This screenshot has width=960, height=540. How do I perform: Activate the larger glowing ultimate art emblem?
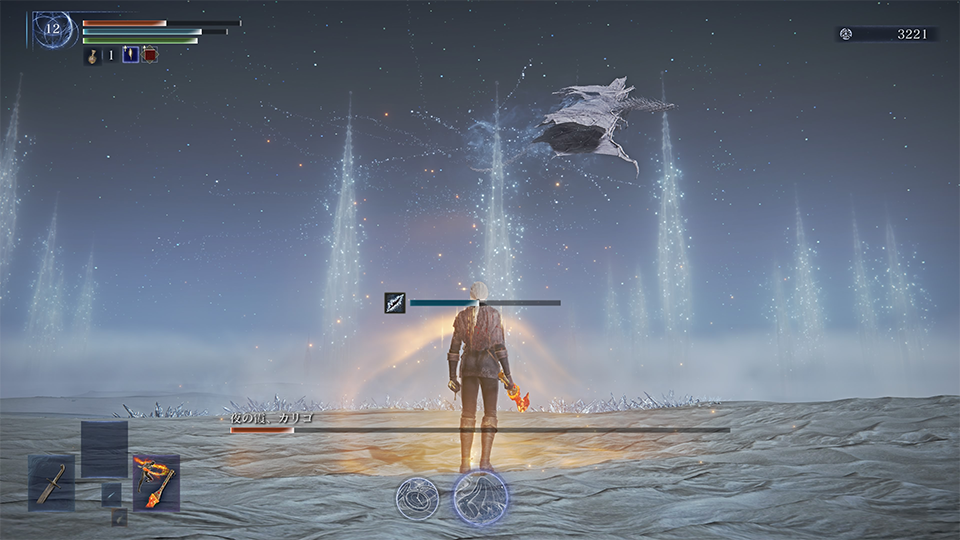tap(480, 497)
